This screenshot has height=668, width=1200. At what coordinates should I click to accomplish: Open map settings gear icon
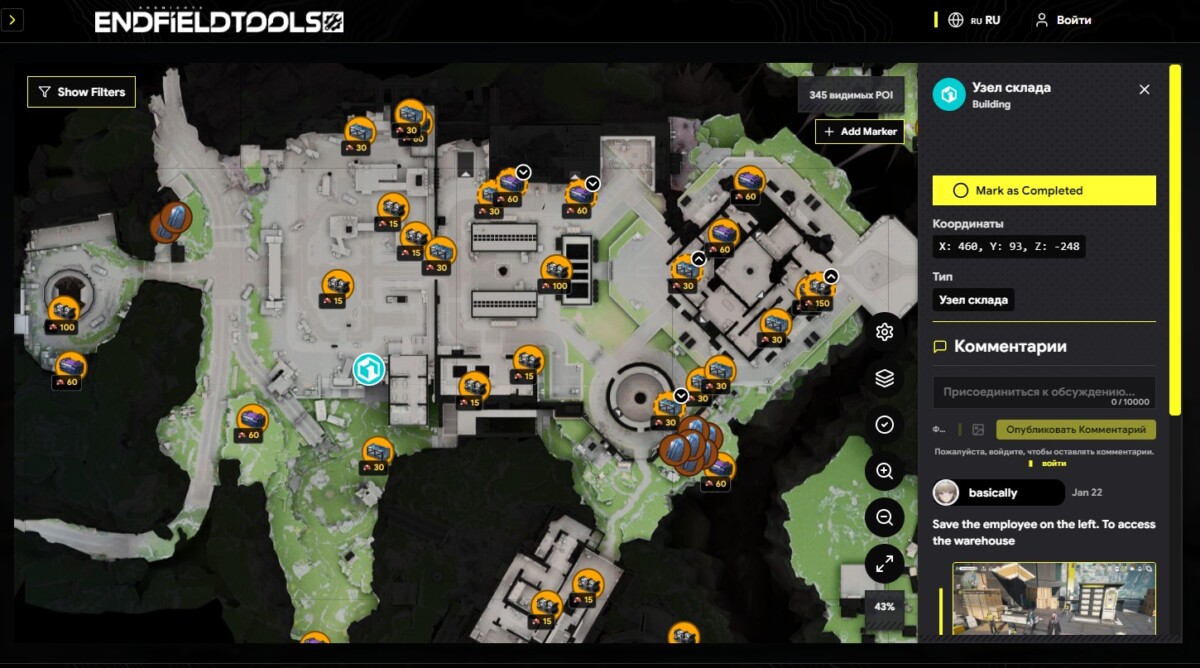(x=884, y=332)
